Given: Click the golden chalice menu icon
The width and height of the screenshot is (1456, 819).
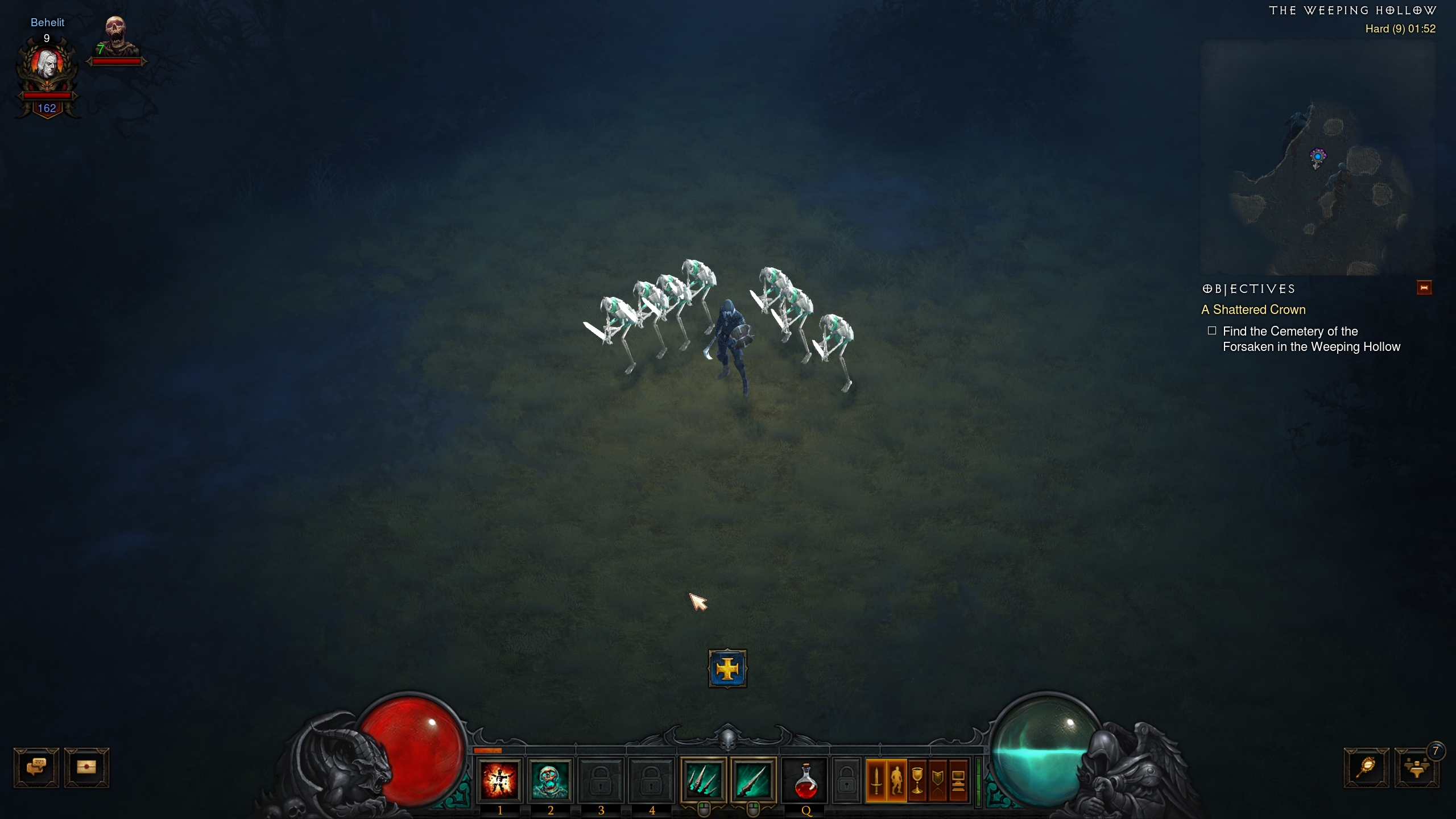Looking at the screenshot, I should tap(917, 780).
